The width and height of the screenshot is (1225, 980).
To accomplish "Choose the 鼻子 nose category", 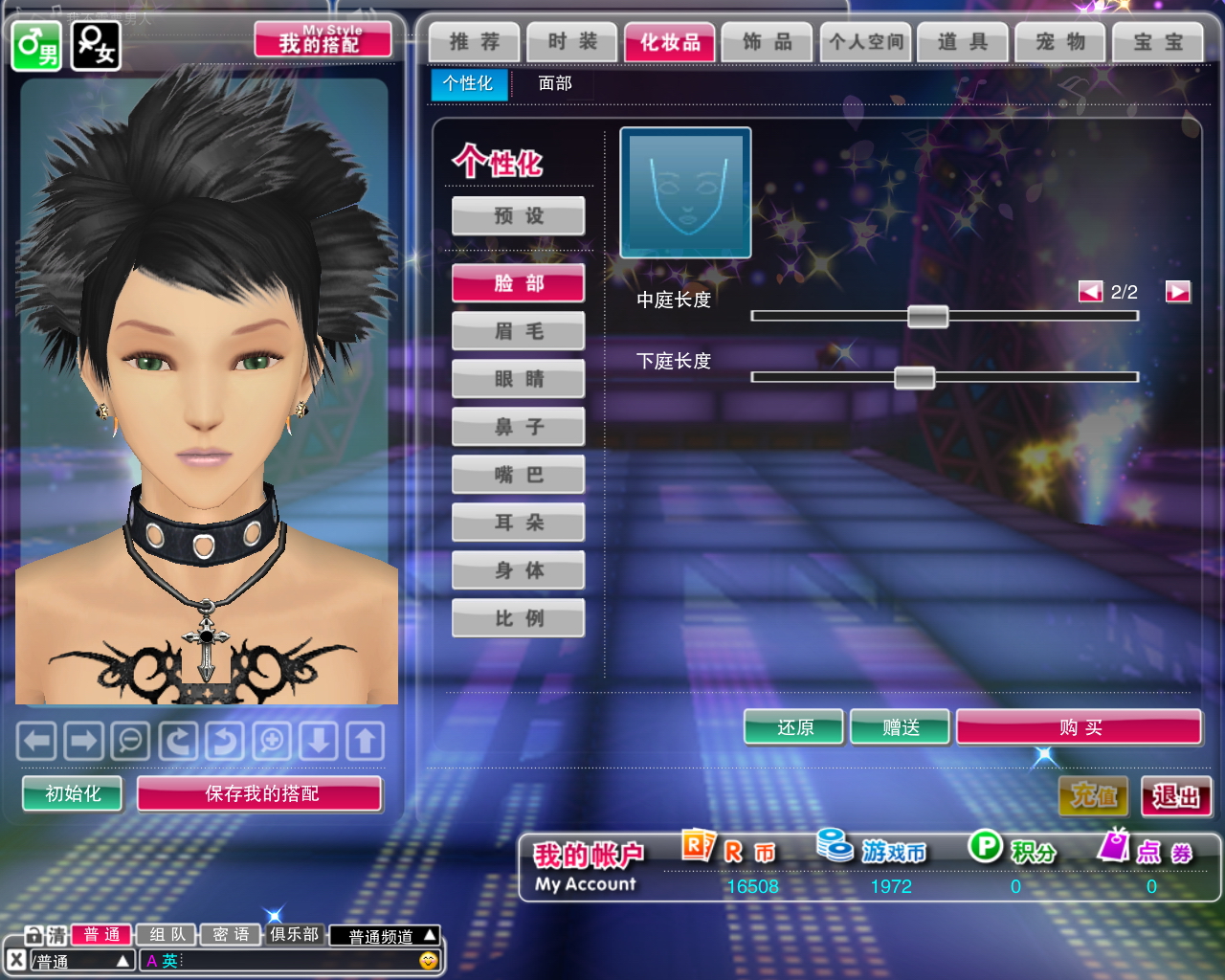I will coord(519,427).
